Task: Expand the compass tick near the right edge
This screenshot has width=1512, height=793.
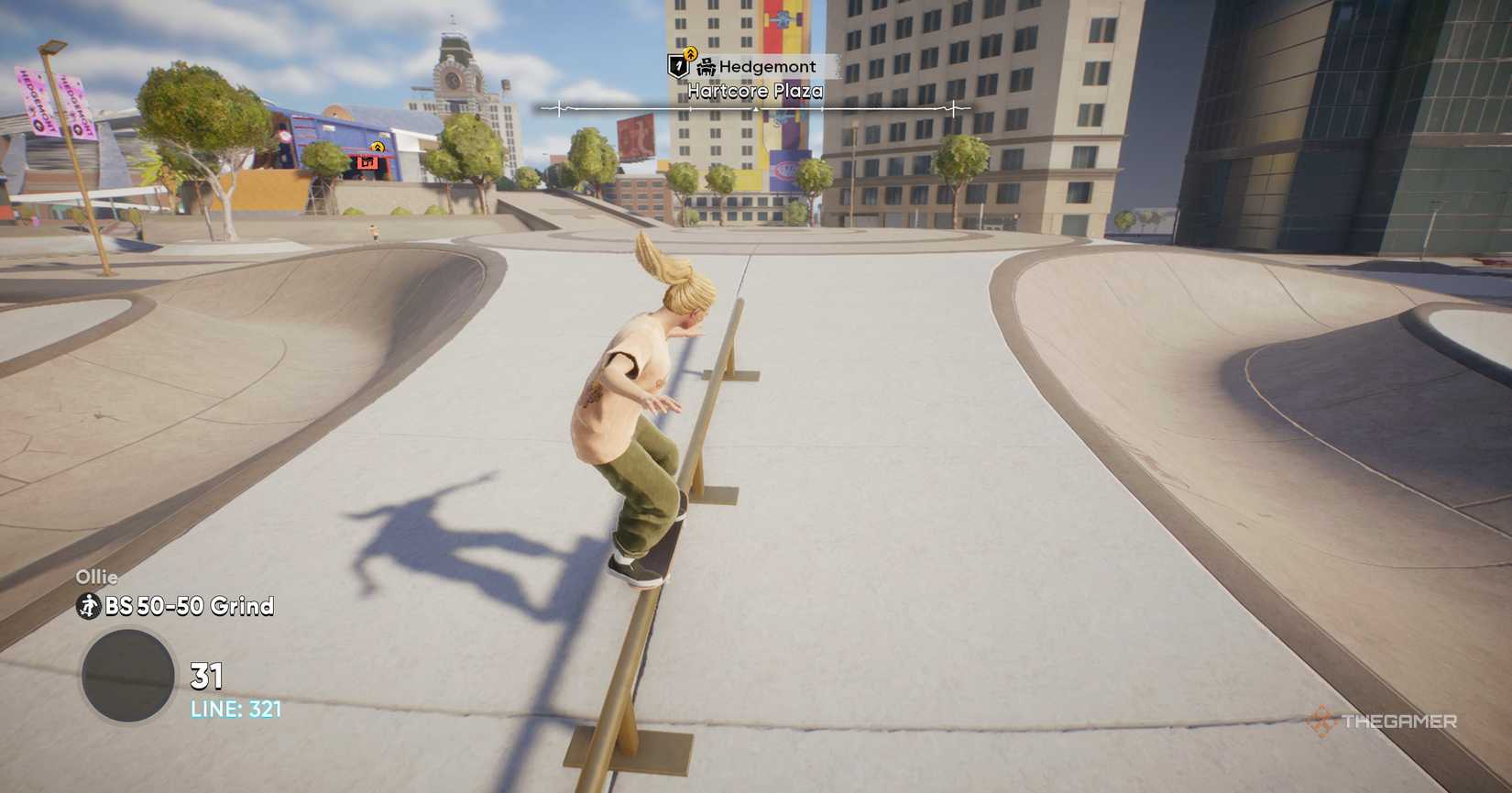Action: (953, 109)
